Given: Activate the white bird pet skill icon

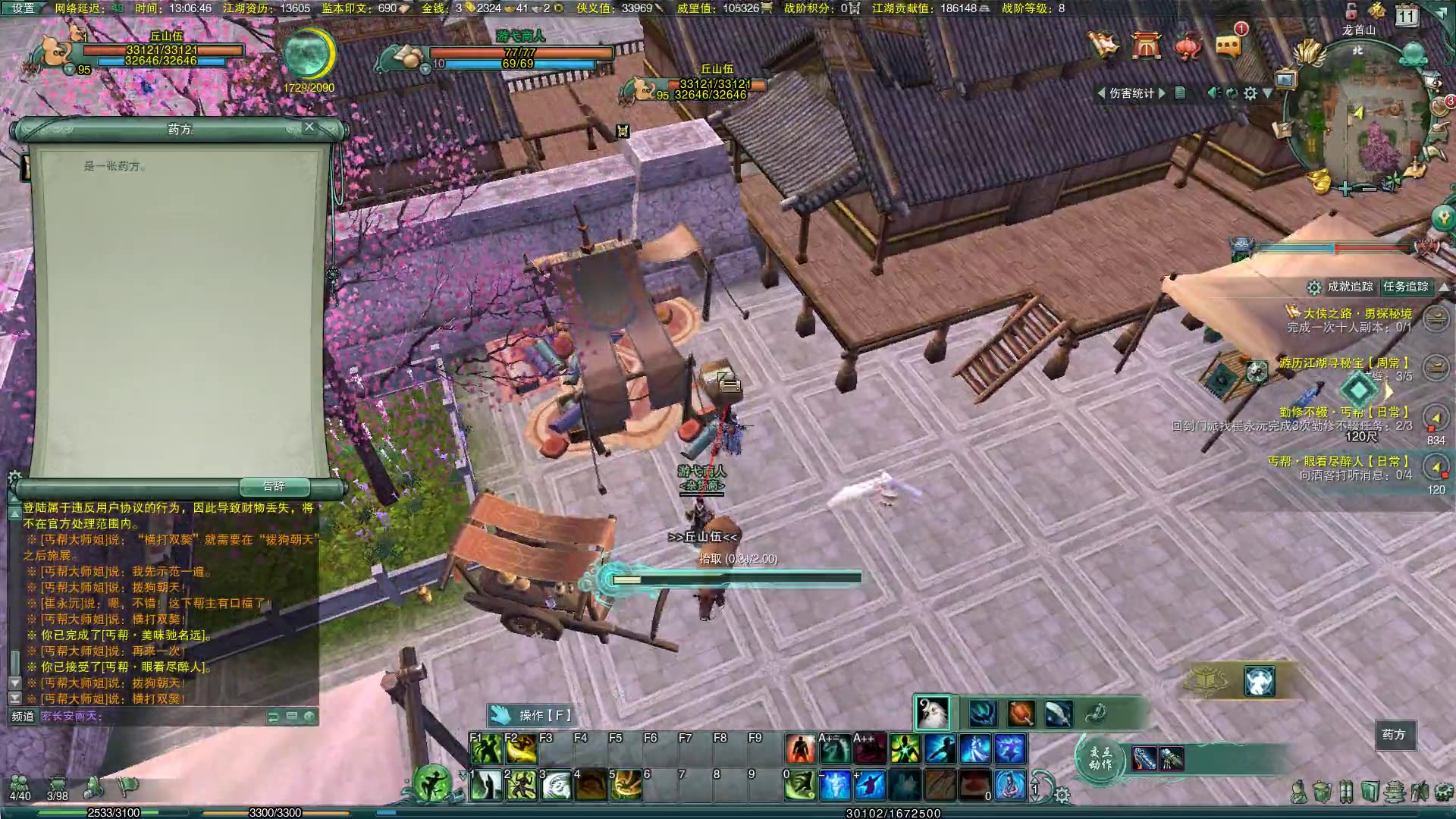Looking at the screenshot, I should pos(932,713).
